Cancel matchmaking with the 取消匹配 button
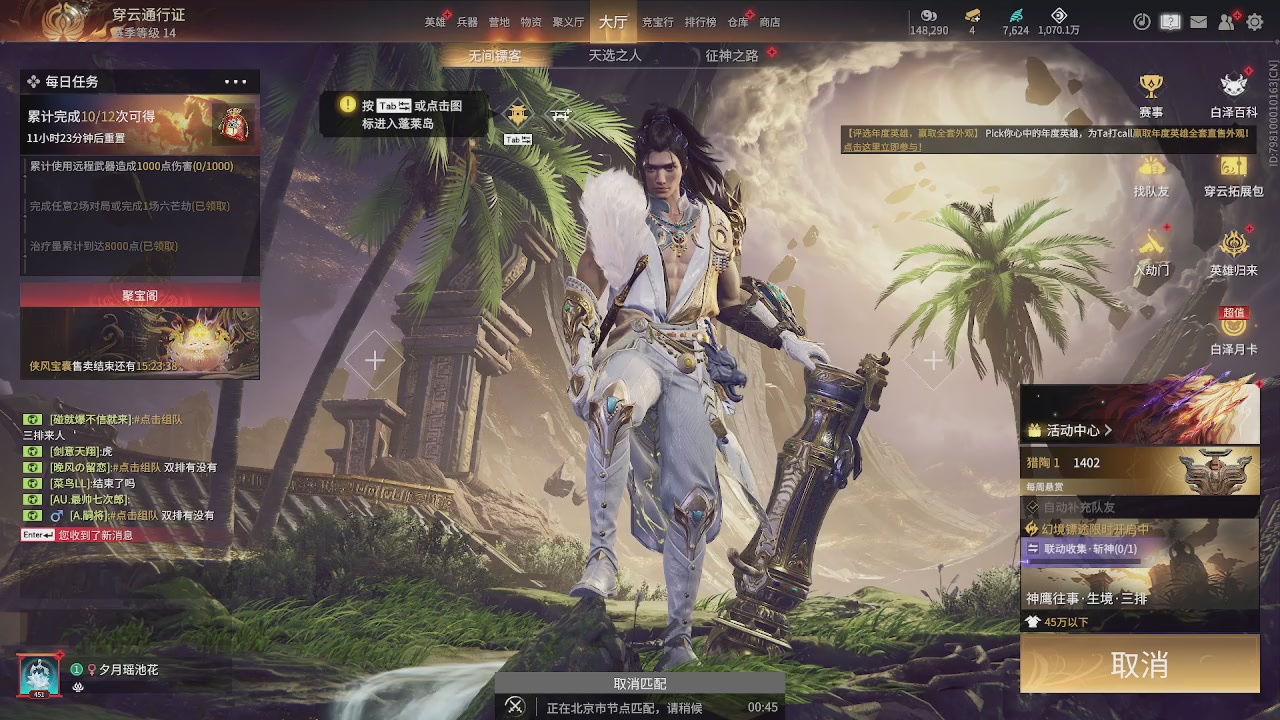The image size is (1280, 720). [640, 684]
